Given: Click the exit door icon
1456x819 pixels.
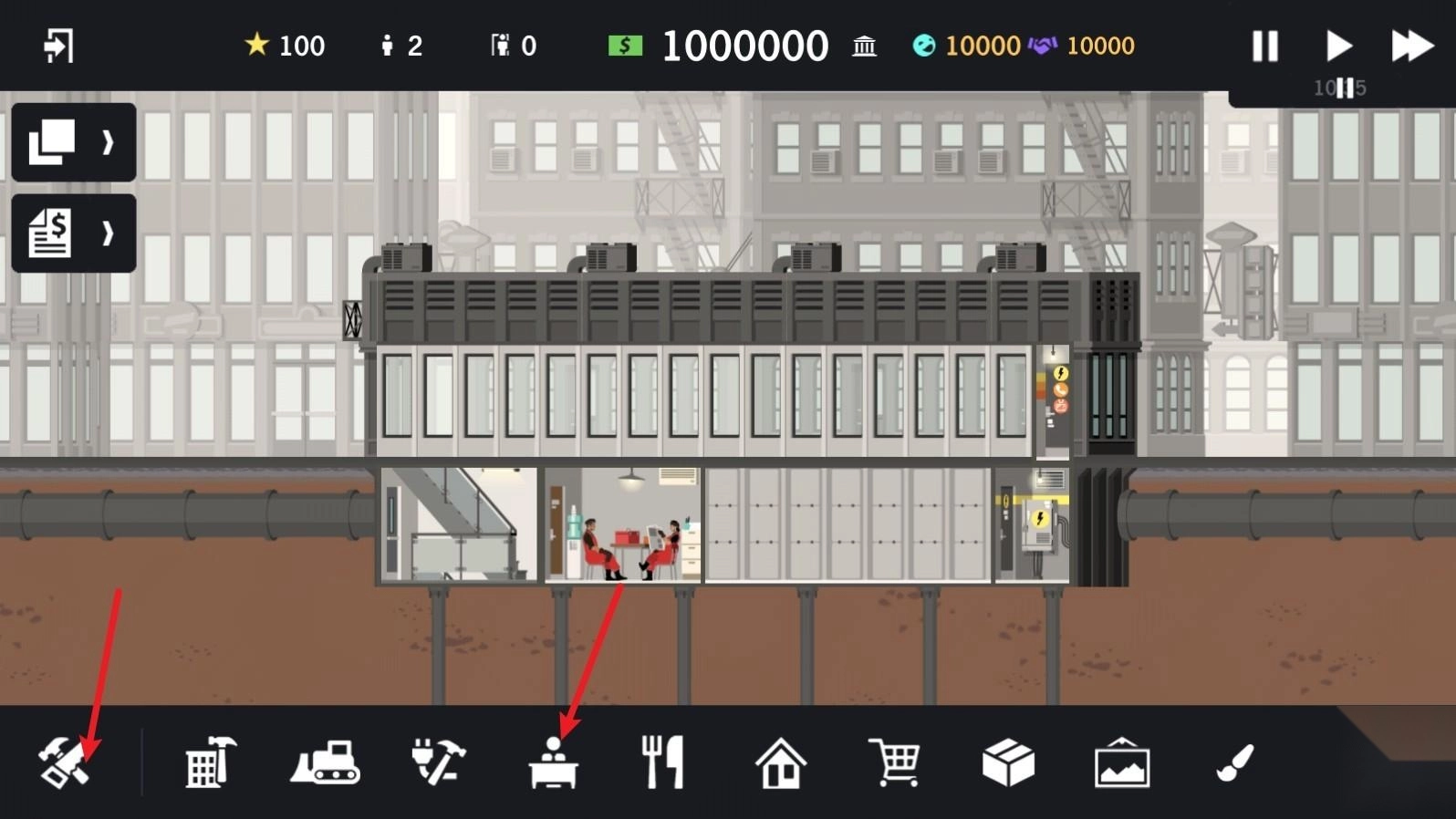Looking at the screenshot, I should (58, 46).
